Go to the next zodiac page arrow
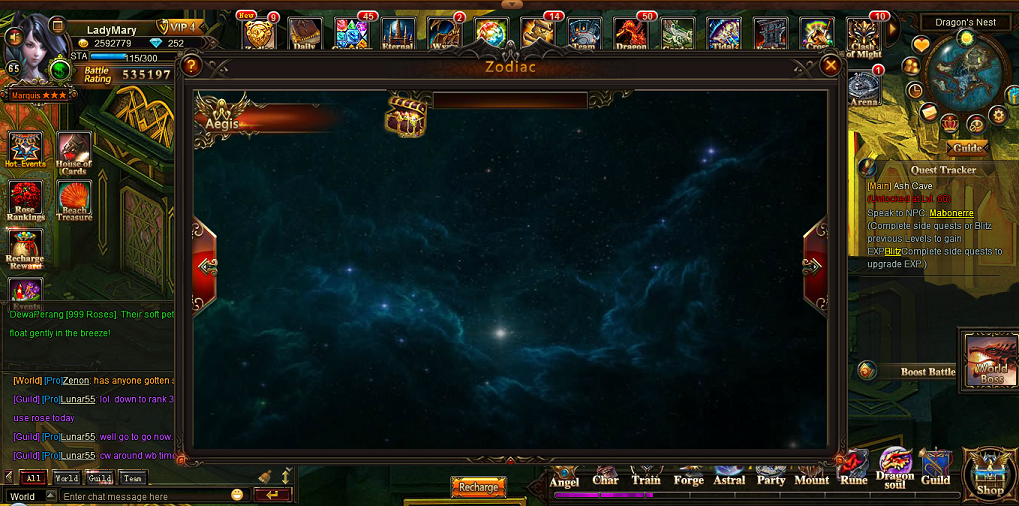 point(814,266)
